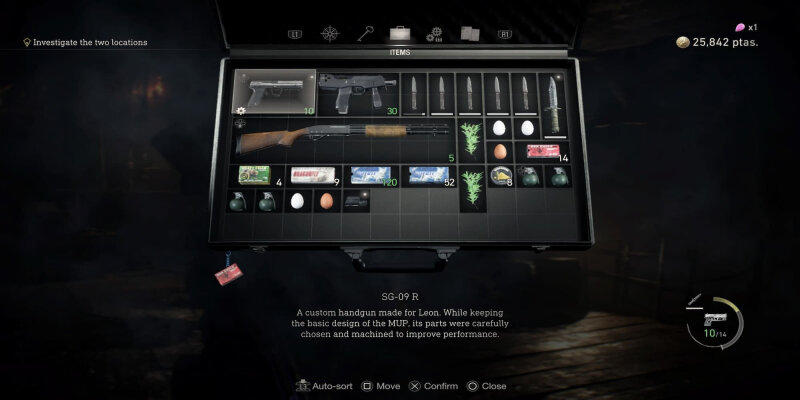Select the red ammo box with 14
This screenshot has width=800, height=400.
pos(544,150)
